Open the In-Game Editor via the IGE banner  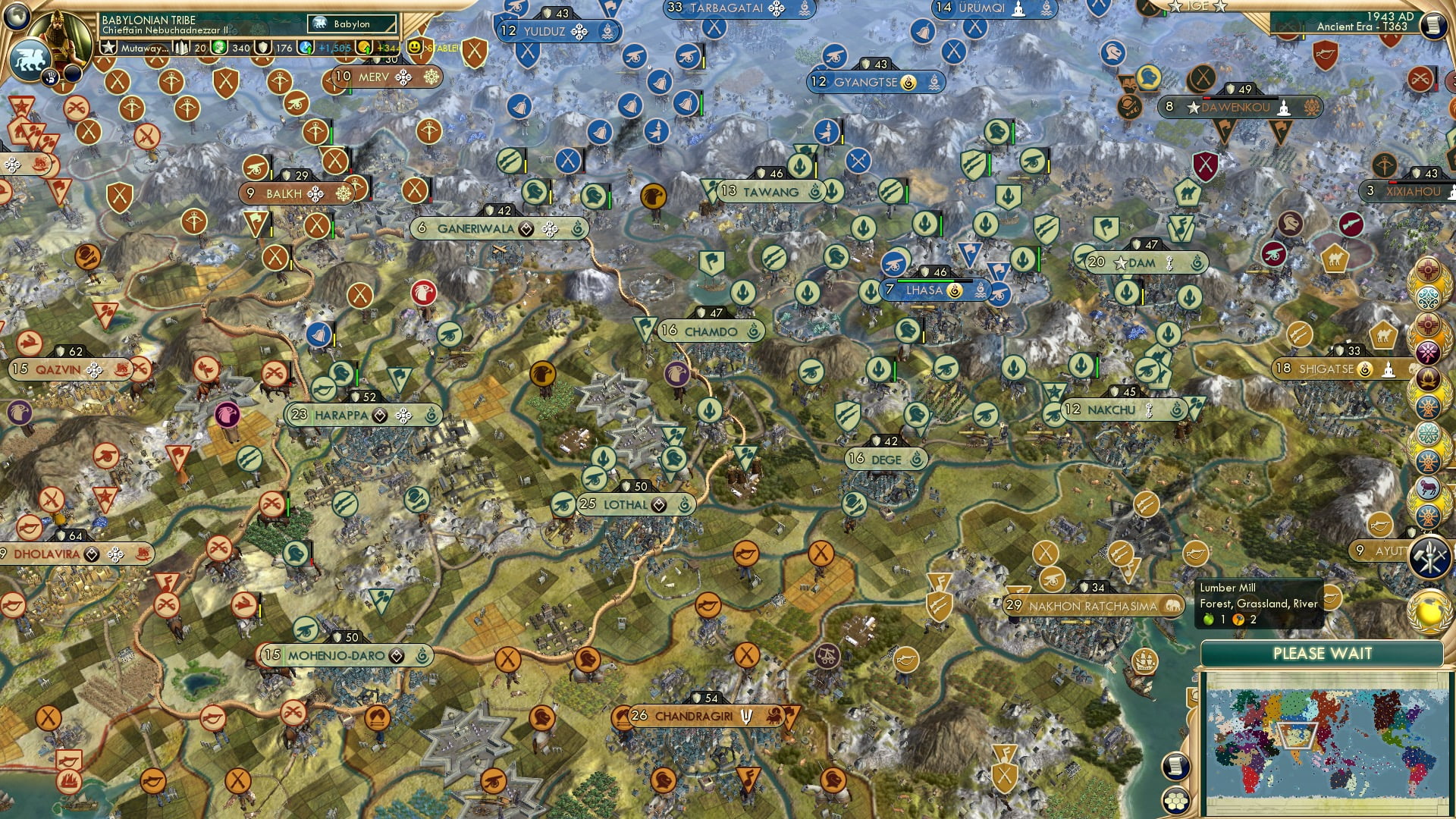tap(1199, 7)
